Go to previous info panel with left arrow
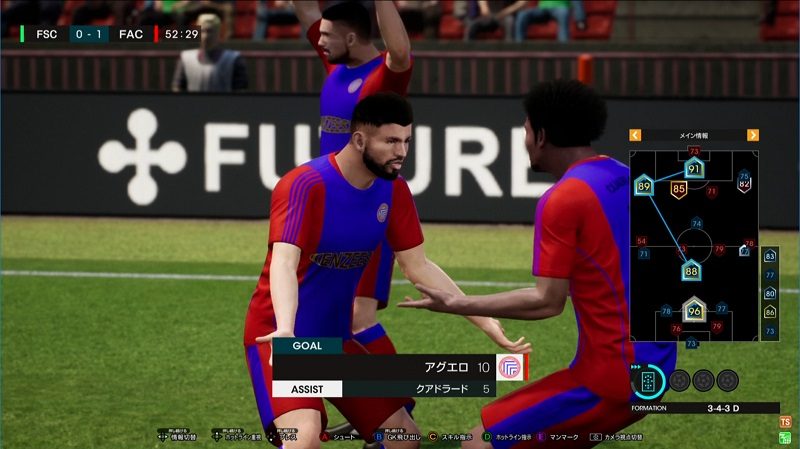The image size is (800, 449). pos(634,135)
